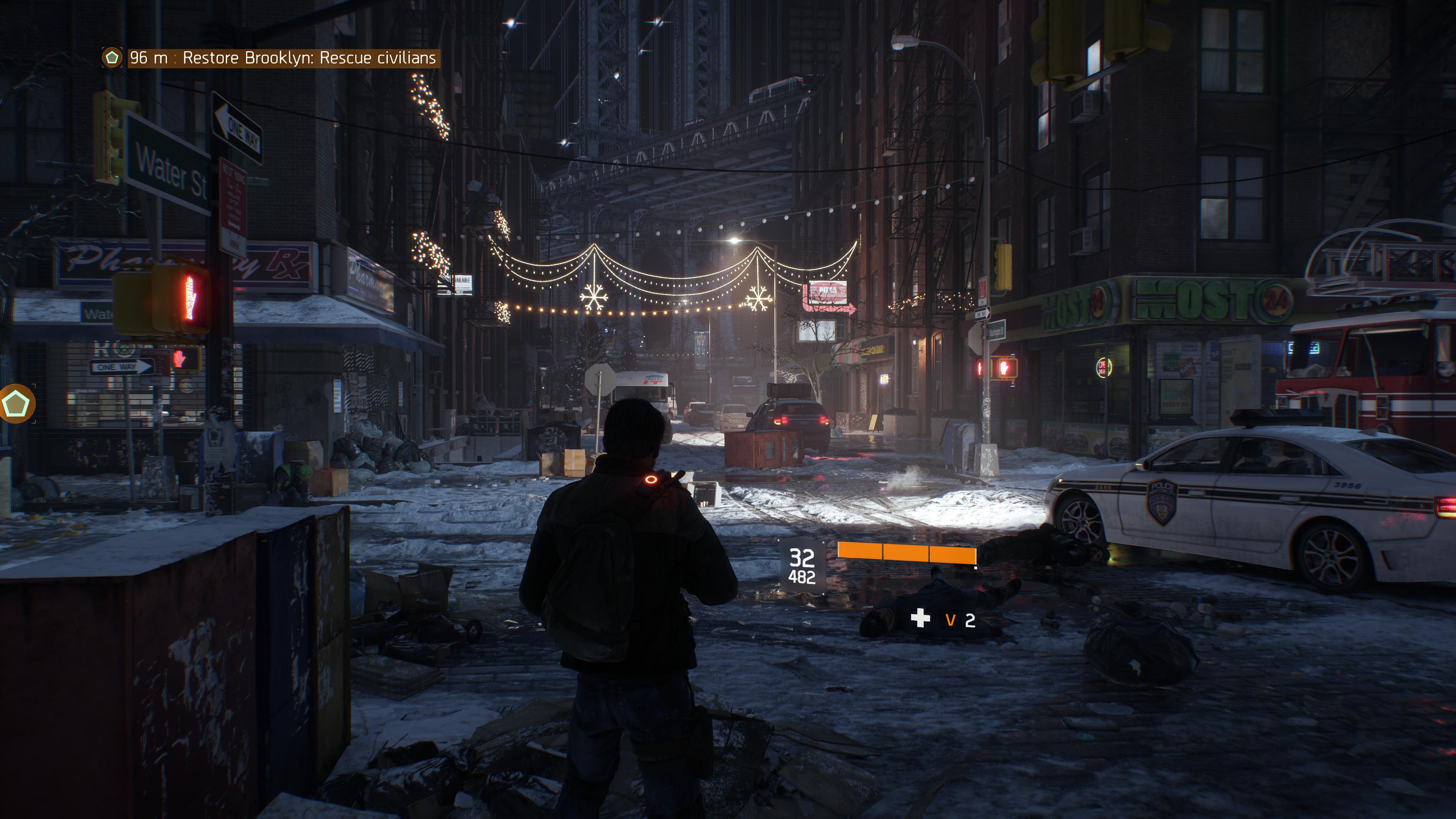This screenshot has width=1456, height=819.
Task: Select the Restore Brooklyn objective tracker
Action: pos(282,58)
